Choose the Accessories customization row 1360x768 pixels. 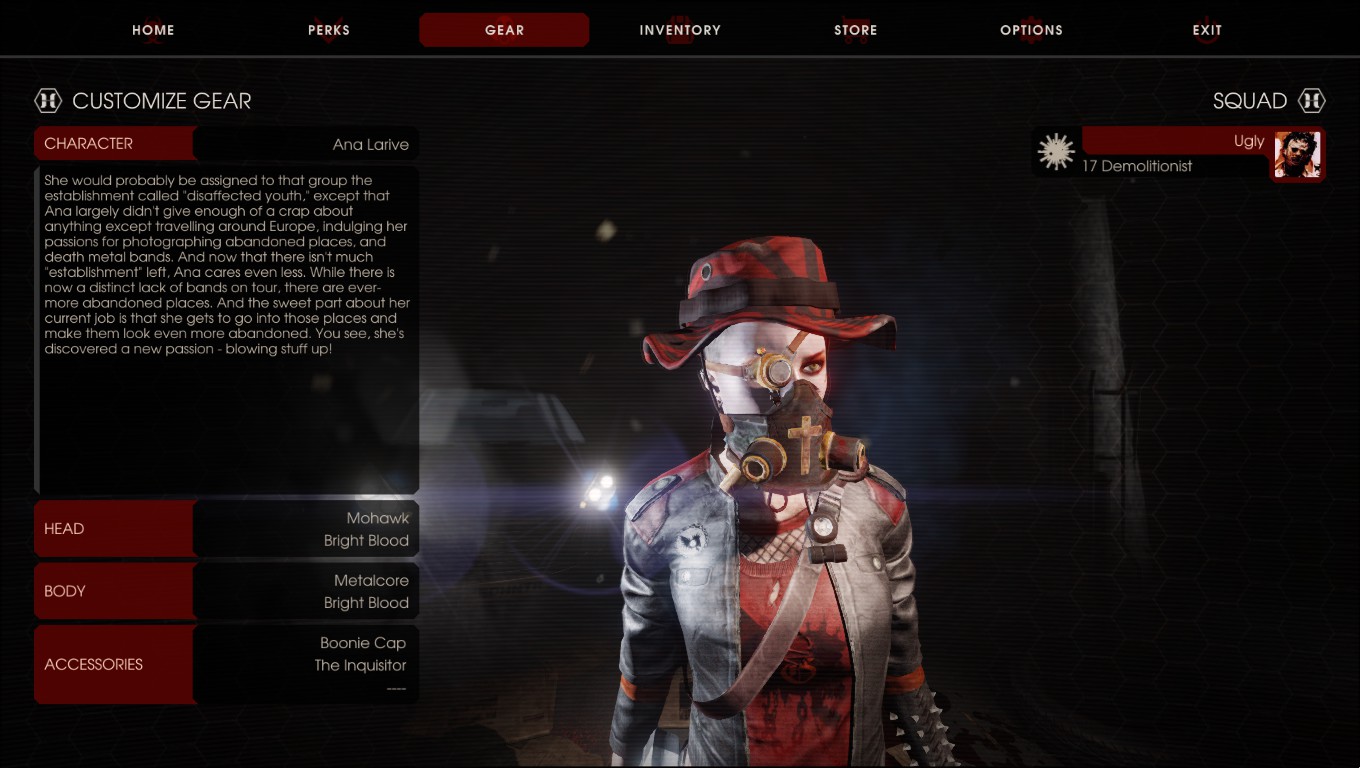pyautogui.click(x=226, y=664)
